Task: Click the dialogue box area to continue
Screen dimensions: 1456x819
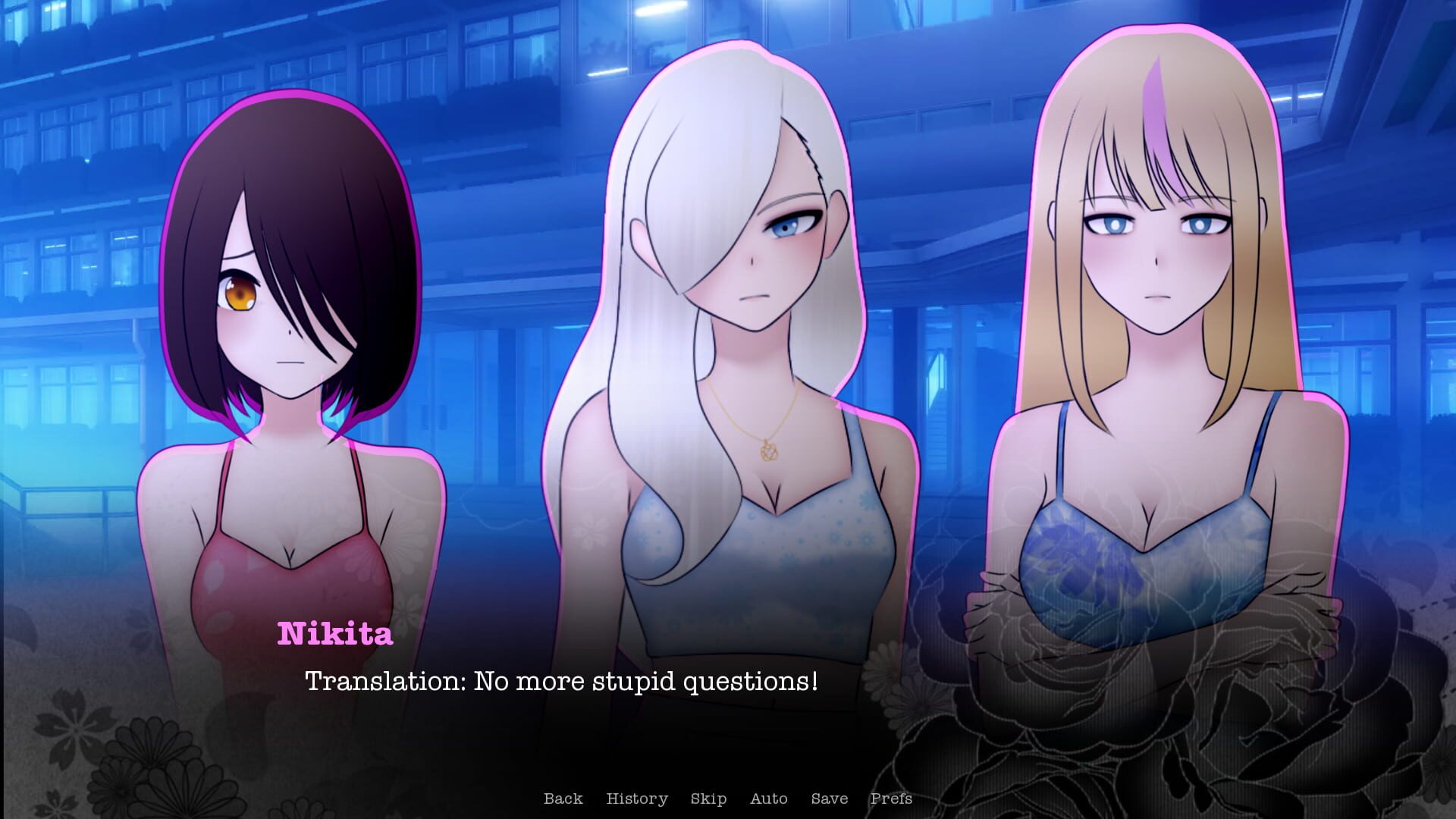Action: (682, 705)
